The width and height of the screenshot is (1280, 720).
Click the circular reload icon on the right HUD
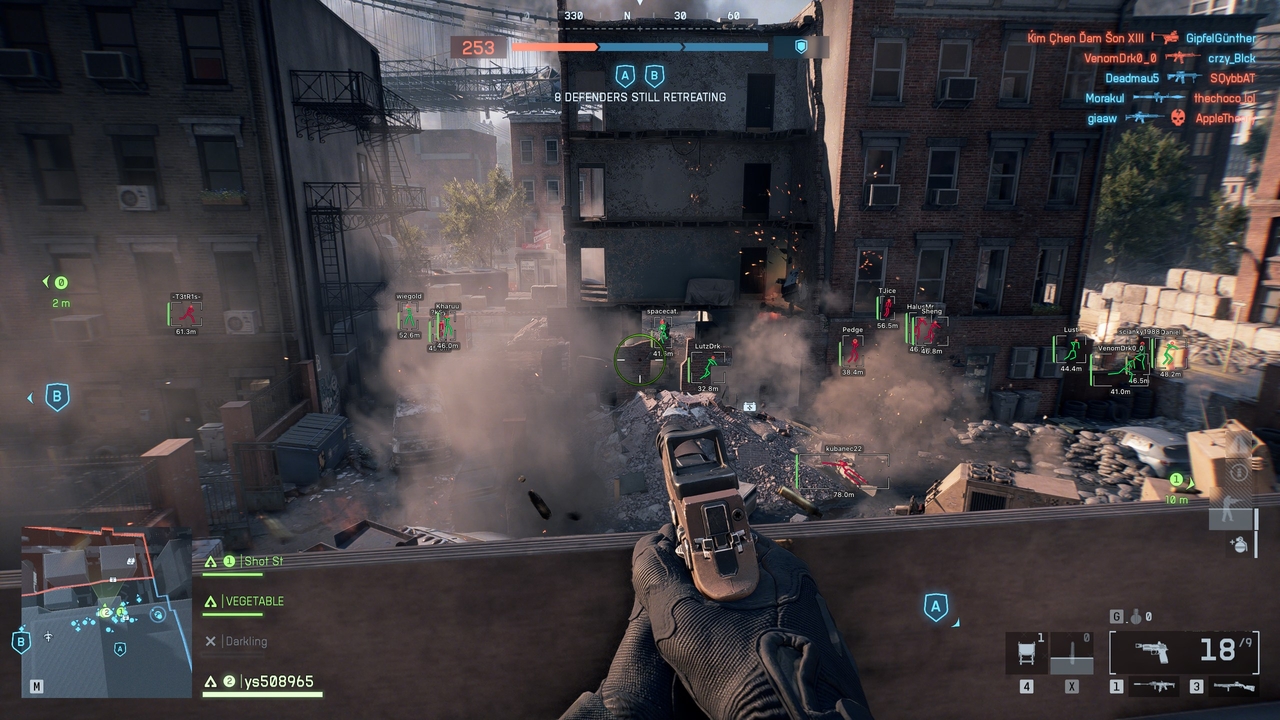(x=1238, y=471)
